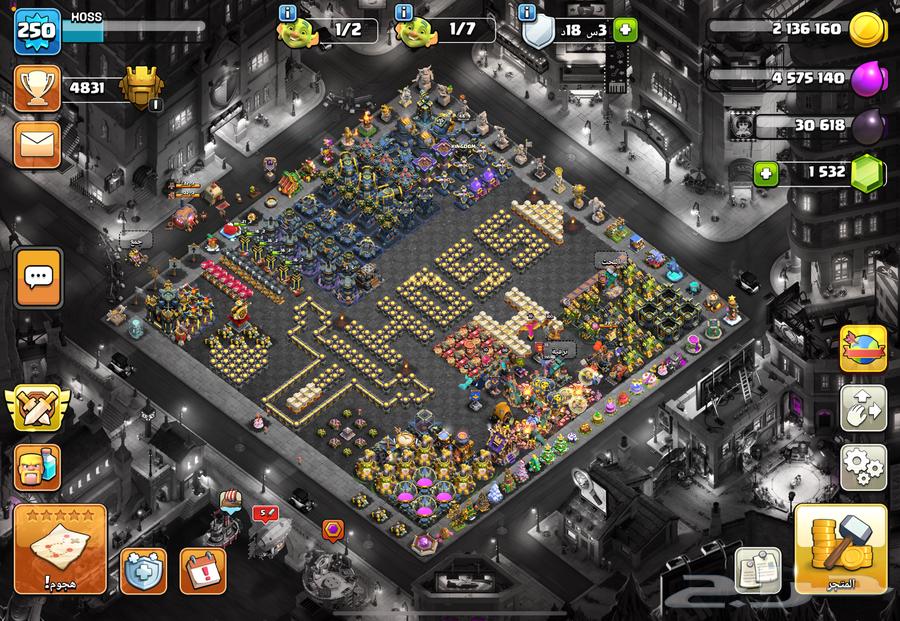This screenshot has height=621, width=900.
Task: Tap the crossed swords winged badge
Action: [x=37, y=408]
